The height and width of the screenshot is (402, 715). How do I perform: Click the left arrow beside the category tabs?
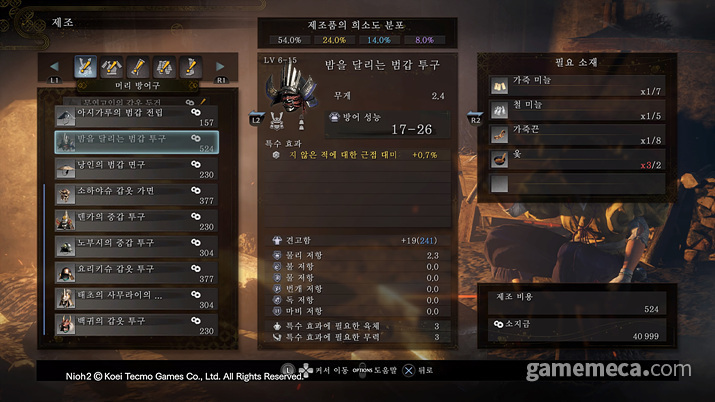55,67
